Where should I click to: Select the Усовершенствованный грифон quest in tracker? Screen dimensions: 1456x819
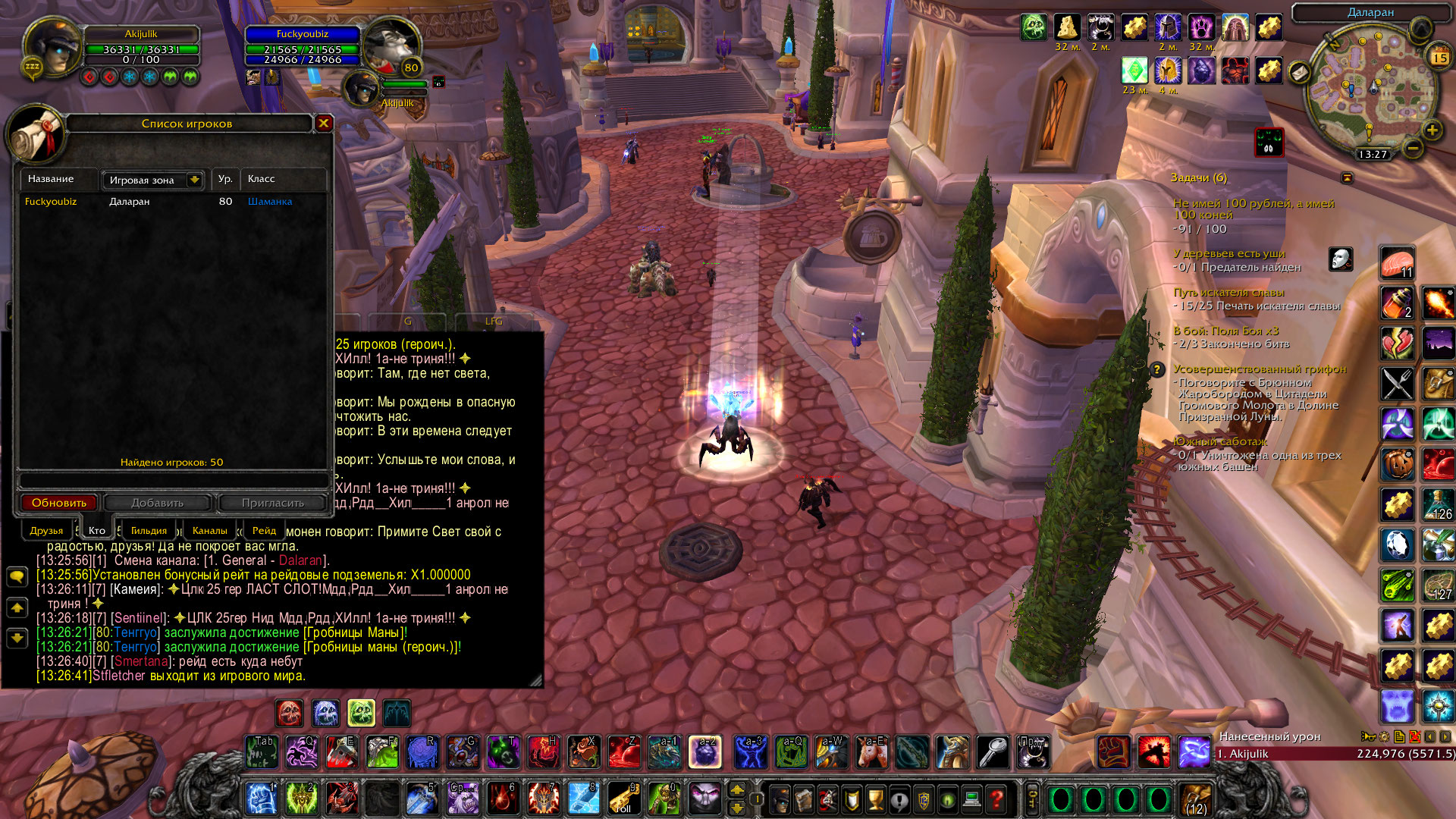coord(1260,369)
